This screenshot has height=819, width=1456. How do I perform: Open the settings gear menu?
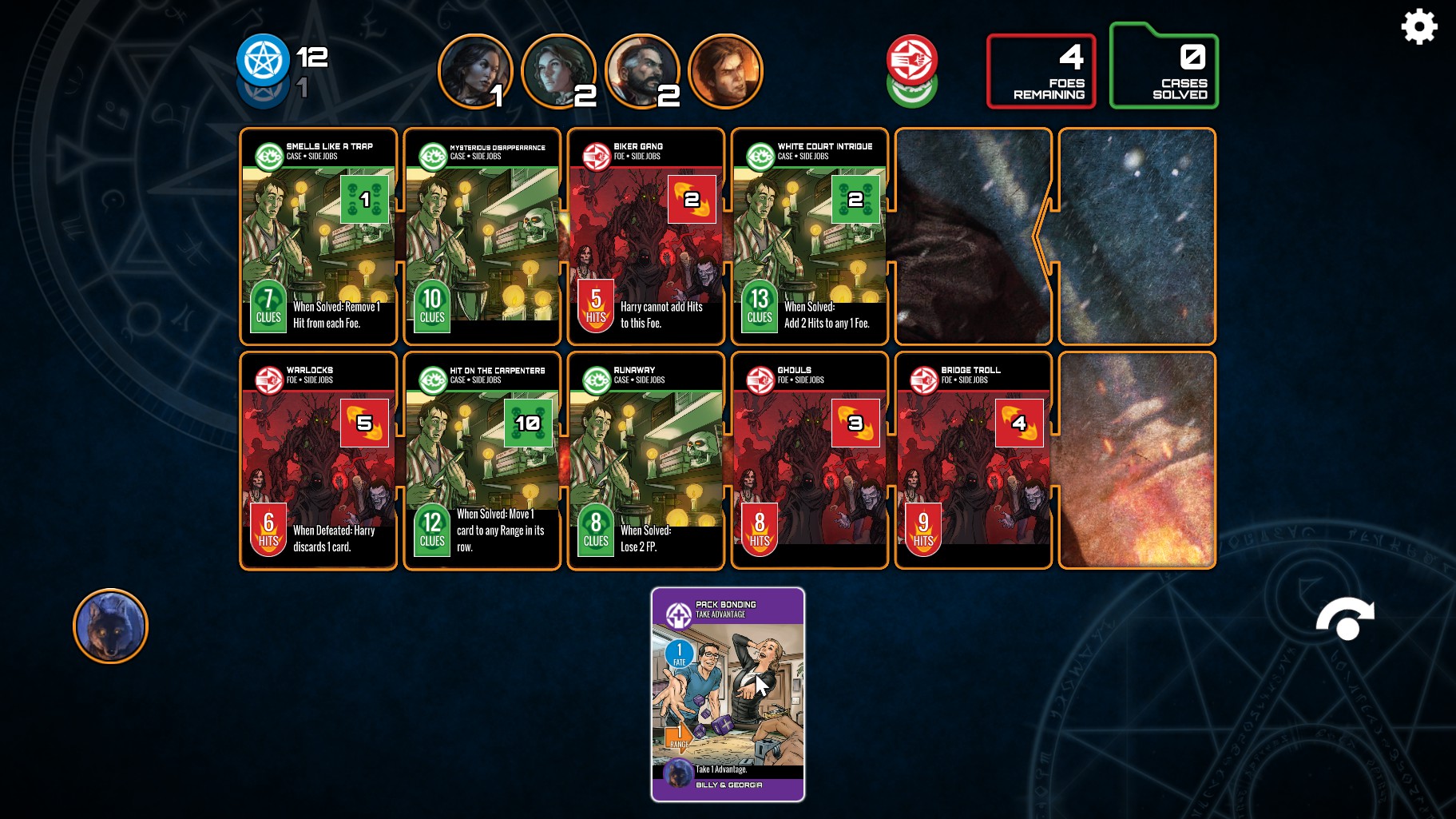(1420, 26)
